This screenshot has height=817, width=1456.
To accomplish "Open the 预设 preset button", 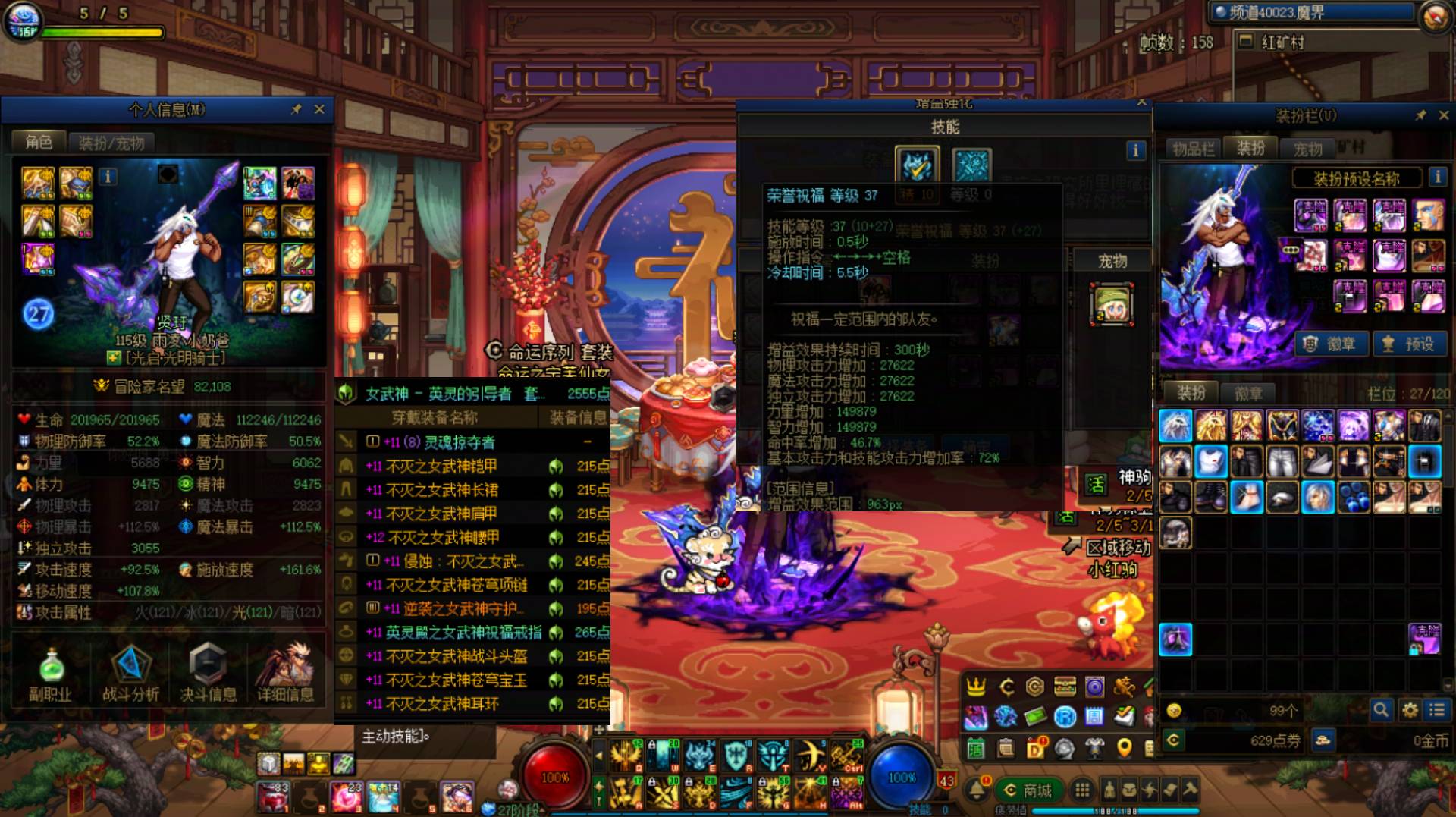I will (1410, 344).
